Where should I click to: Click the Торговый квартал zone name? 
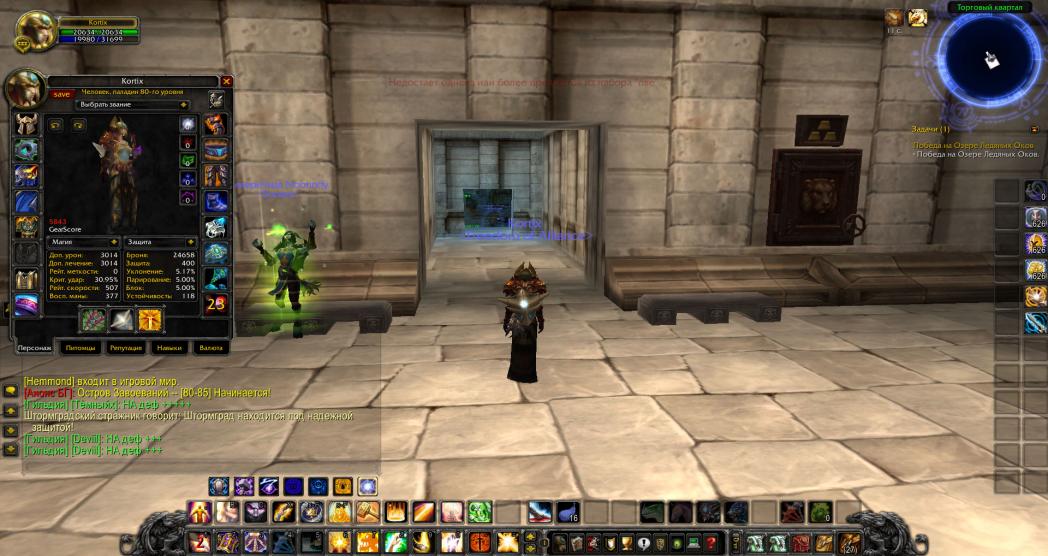pos(988,7)
